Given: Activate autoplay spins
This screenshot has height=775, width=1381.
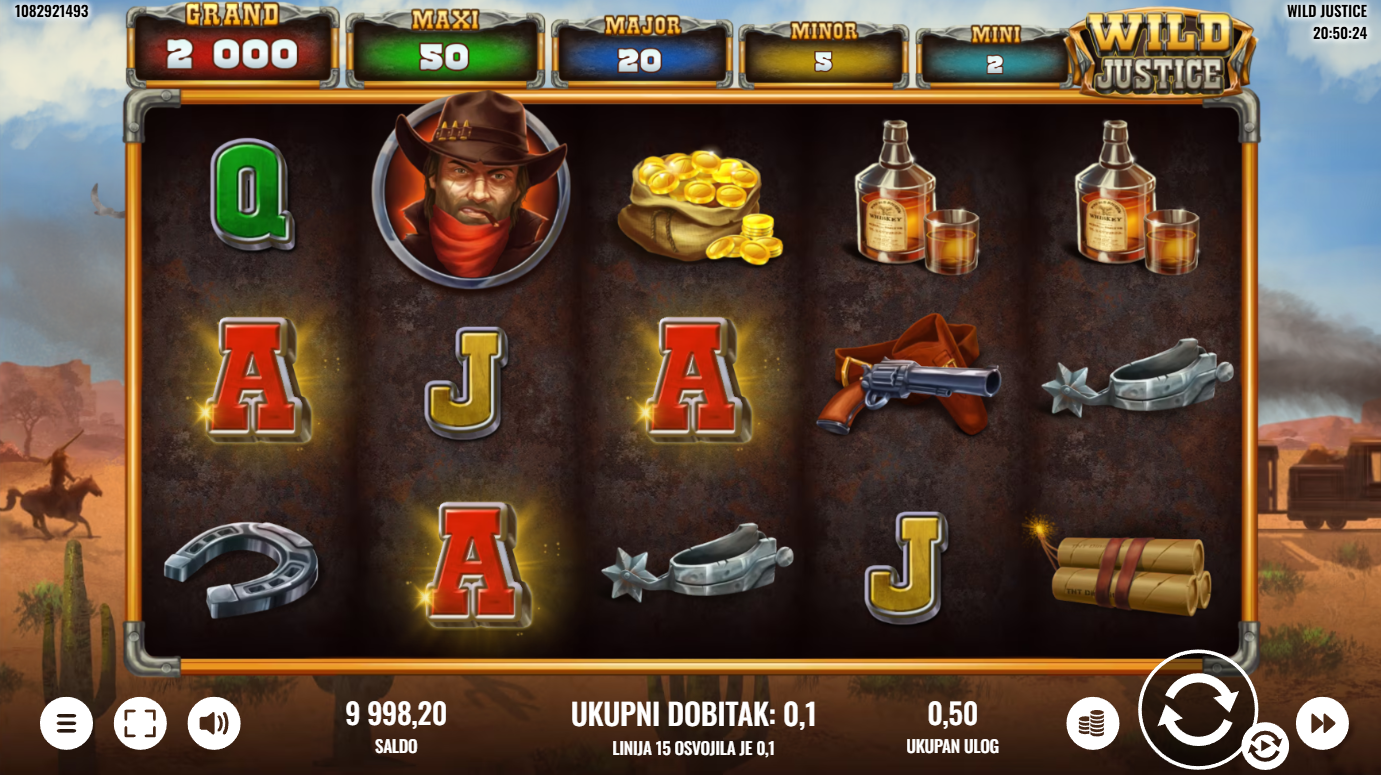Looking at the screenshot, I should [1264, 747].
